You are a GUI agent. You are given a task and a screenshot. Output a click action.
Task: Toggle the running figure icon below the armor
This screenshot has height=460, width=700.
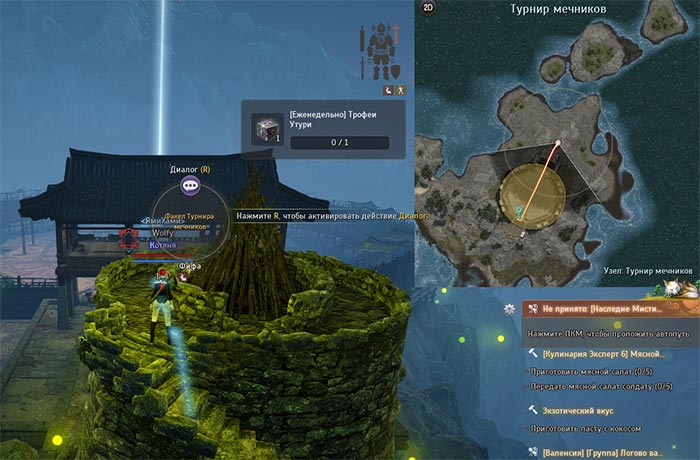(399, 89)
